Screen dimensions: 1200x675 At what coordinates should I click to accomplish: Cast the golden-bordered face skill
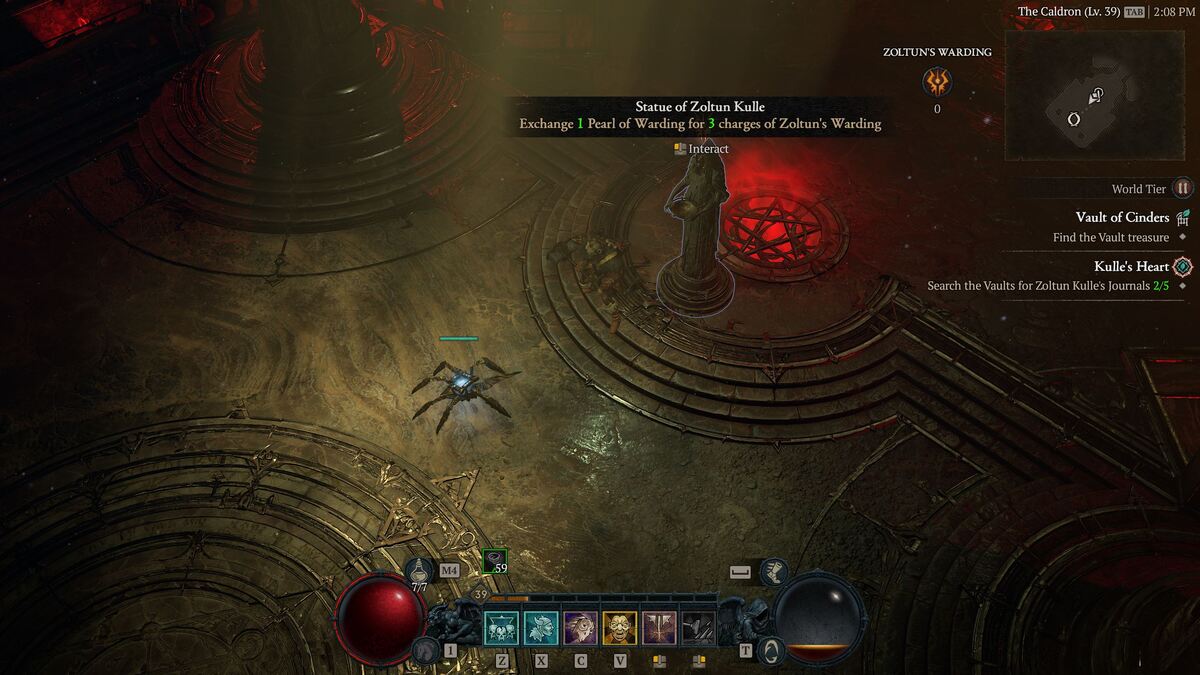619,628
